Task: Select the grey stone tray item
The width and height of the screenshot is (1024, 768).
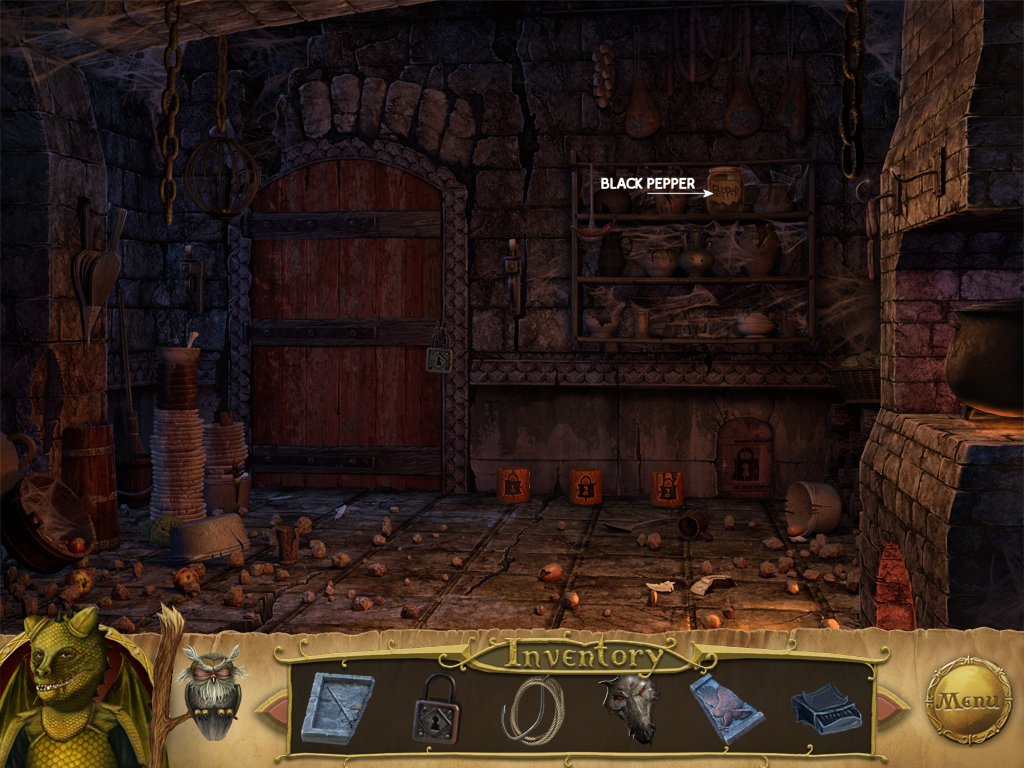Action: tap(338, 707)
